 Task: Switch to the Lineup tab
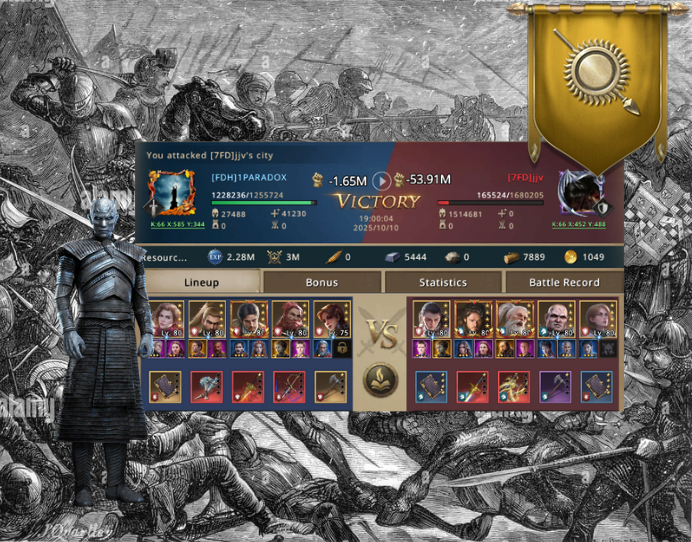pos(203,283)
